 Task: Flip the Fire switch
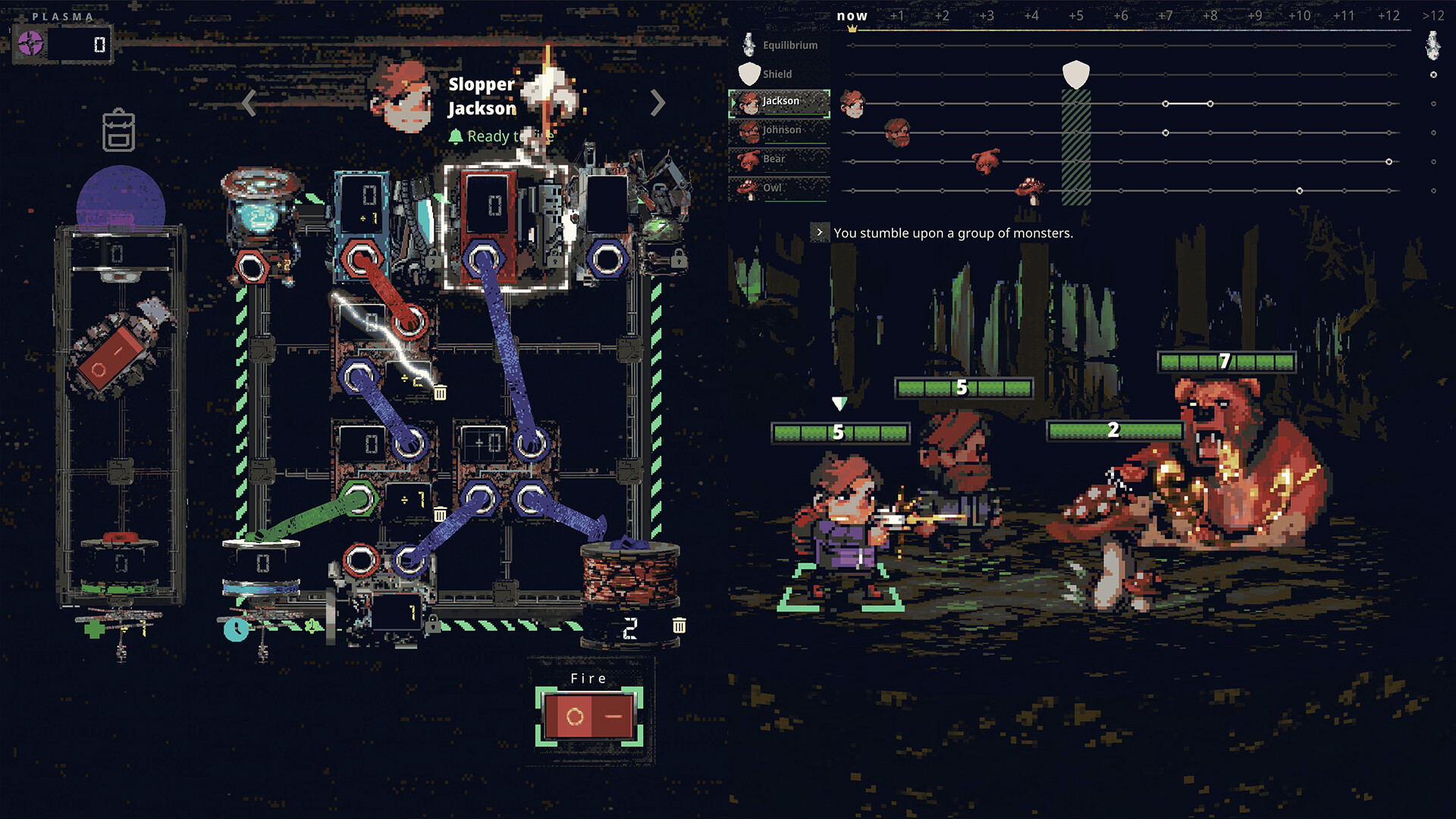pyautogui.click(x=588, y=716)
